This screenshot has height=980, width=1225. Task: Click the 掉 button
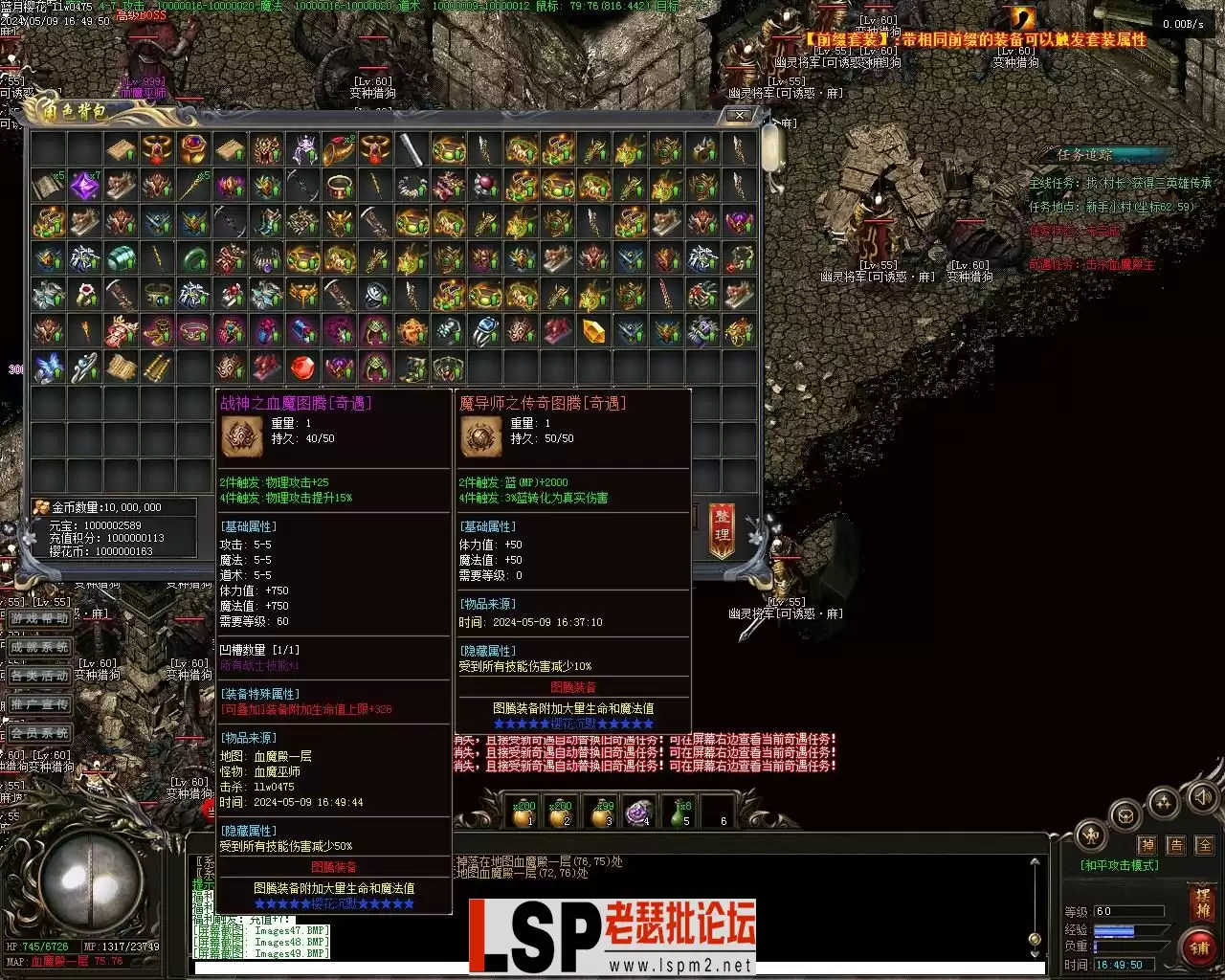[x=1147, y=845]
